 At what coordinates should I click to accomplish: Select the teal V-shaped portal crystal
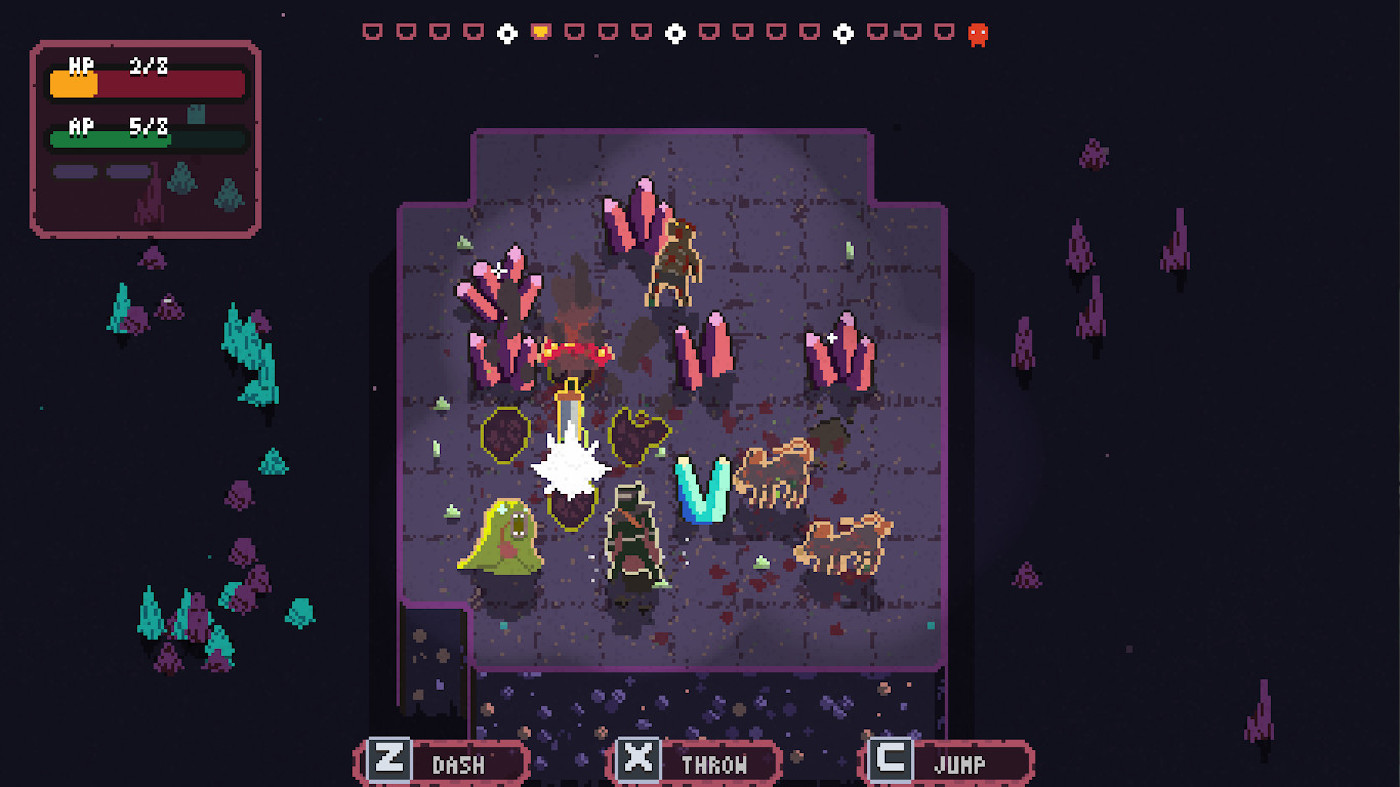[x=700, y=490]
